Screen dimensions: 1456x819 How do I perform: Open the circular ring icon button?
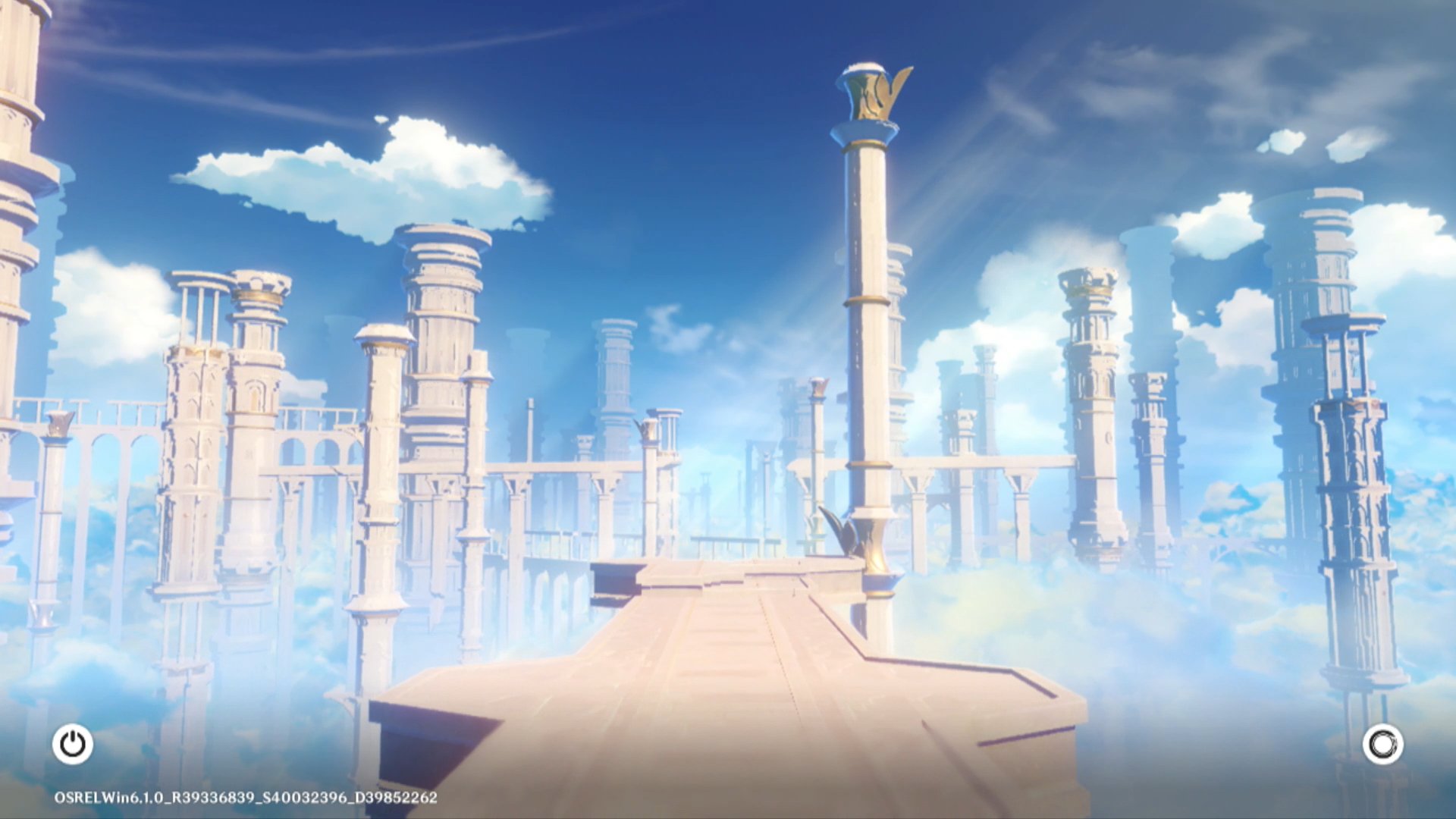tap(1382, 745)
